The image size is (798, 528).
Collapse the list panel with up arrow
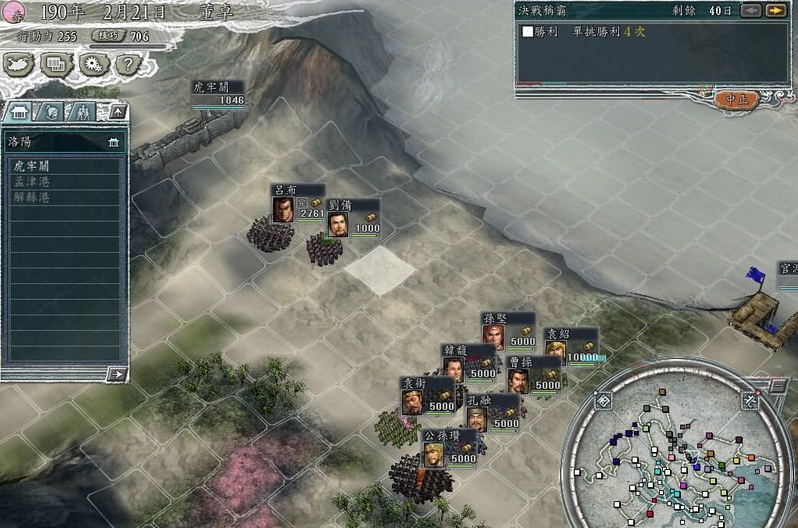pyautogui.click(x=117, y=110)
